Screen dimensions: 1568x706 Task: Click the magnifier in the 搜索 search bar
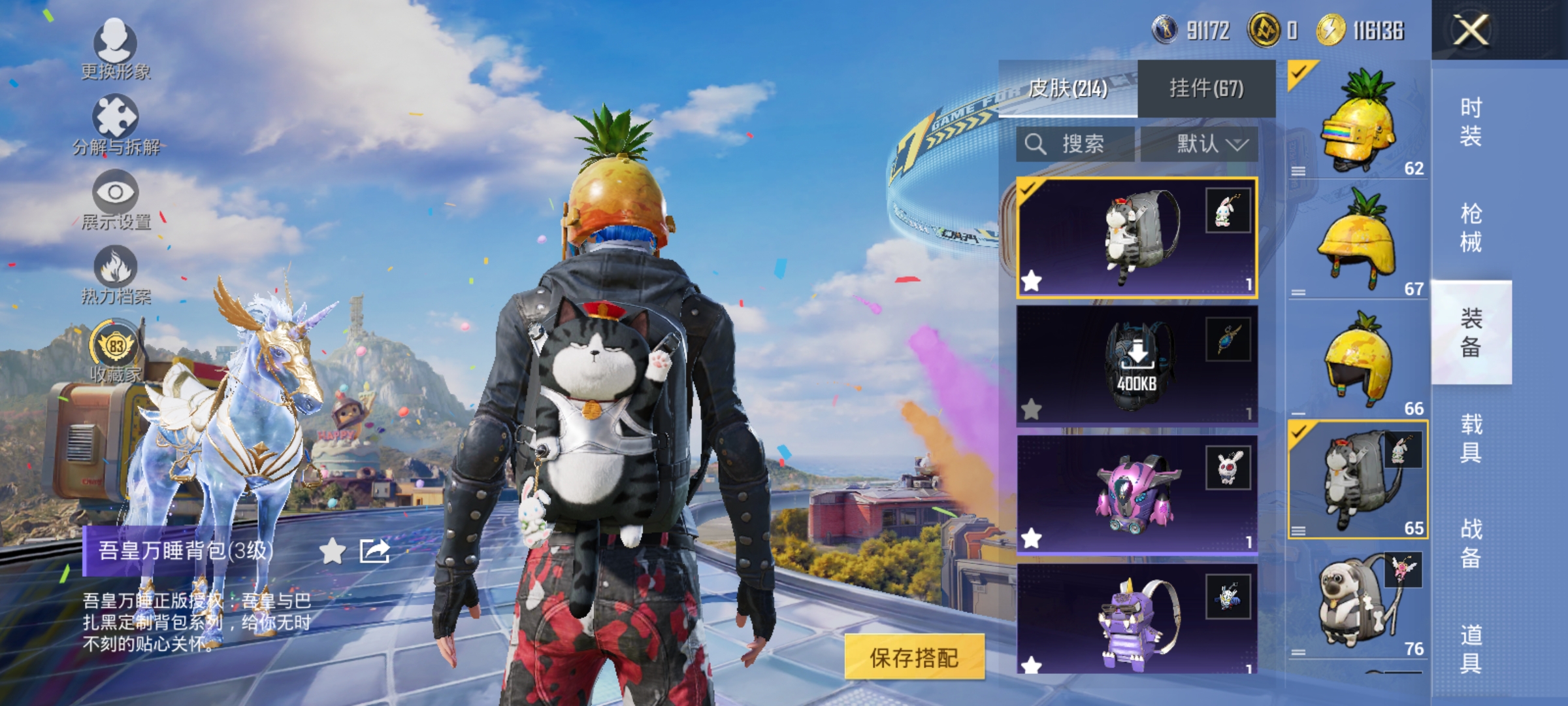[1036, 144]
